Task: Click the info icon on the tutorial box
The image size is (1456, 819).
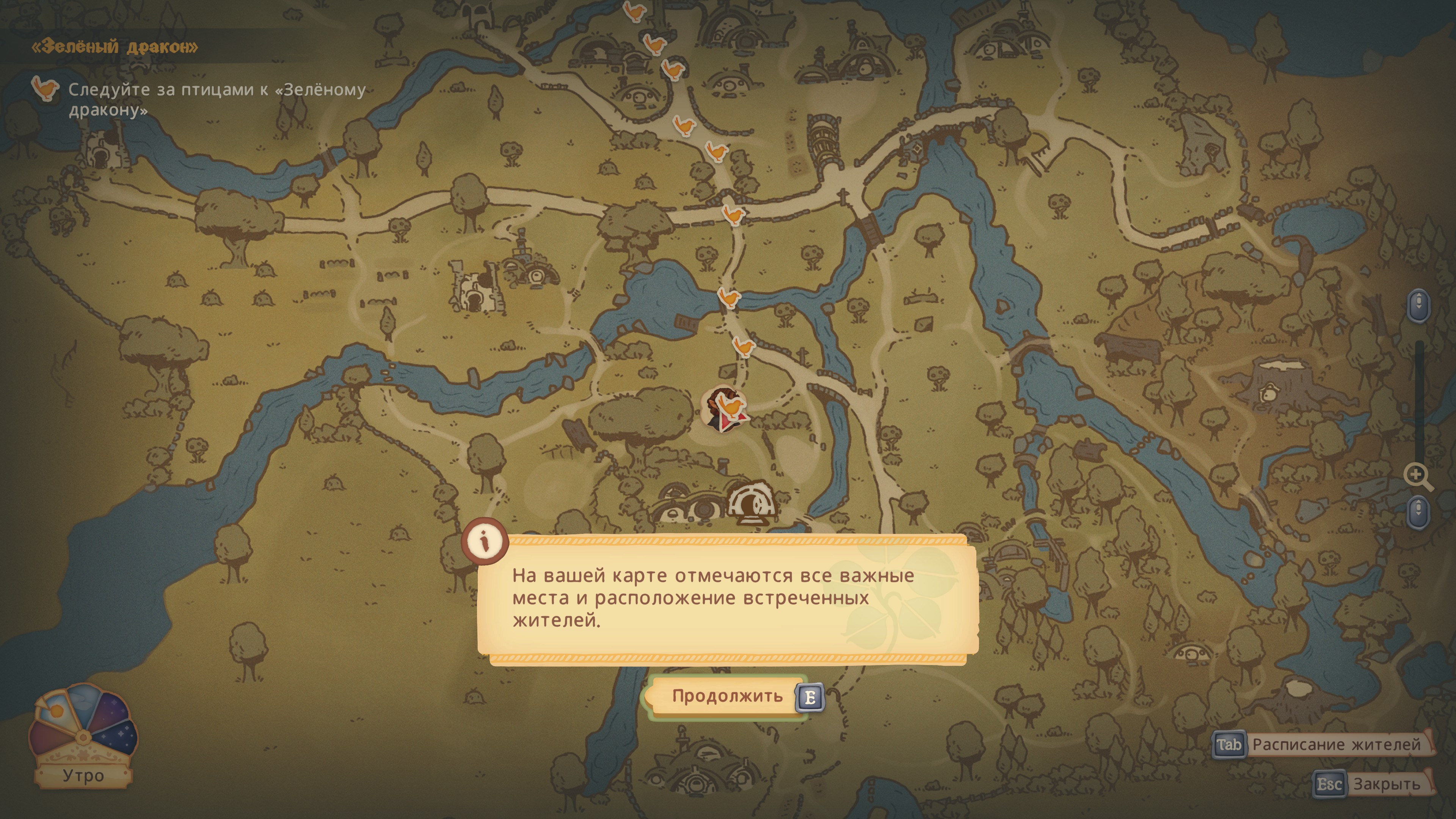Action: [x=485, y=541]
